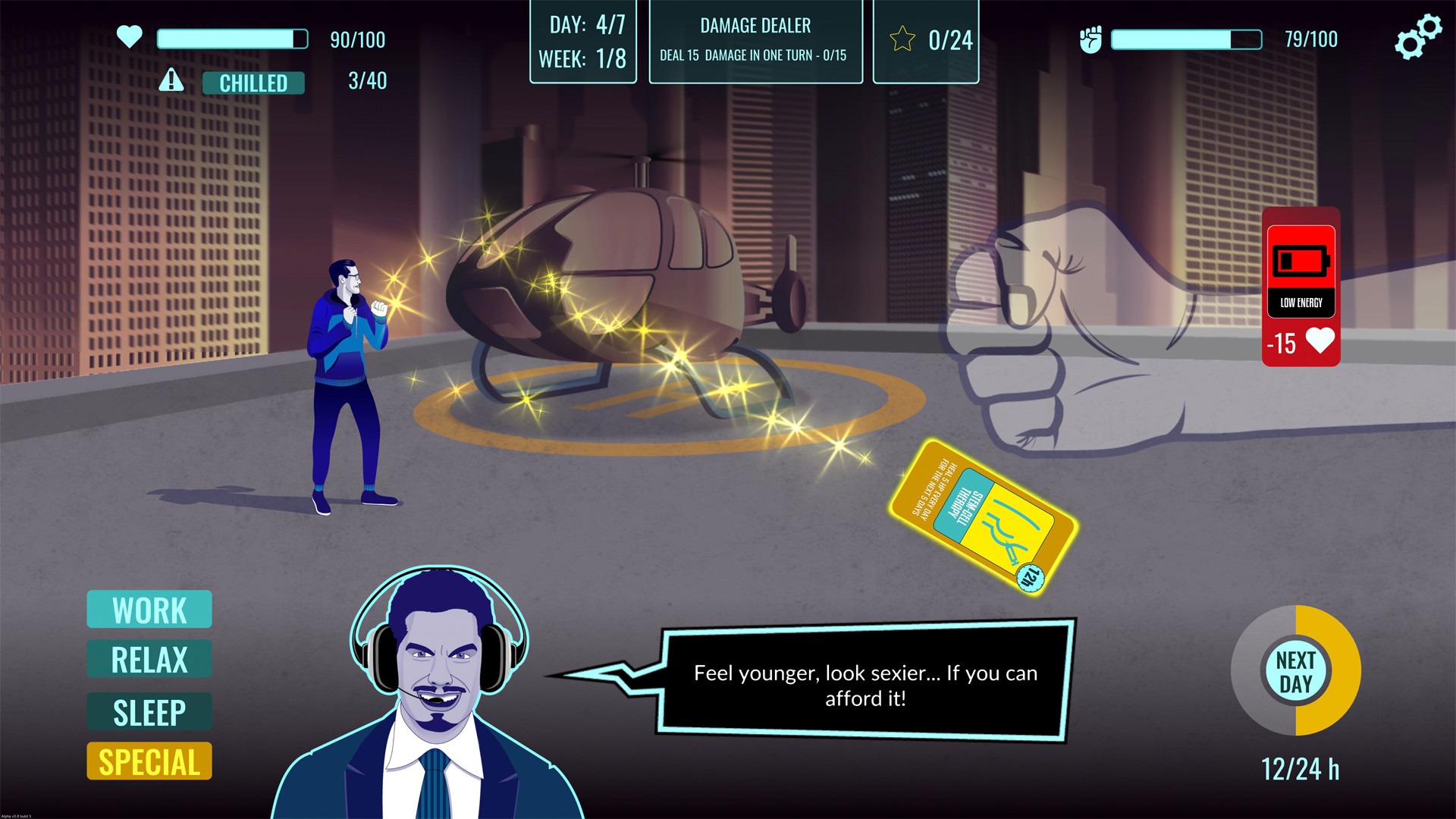Click the fist strength icon
Viewport: 1456px width, 819px height.
pos(1092,39)
